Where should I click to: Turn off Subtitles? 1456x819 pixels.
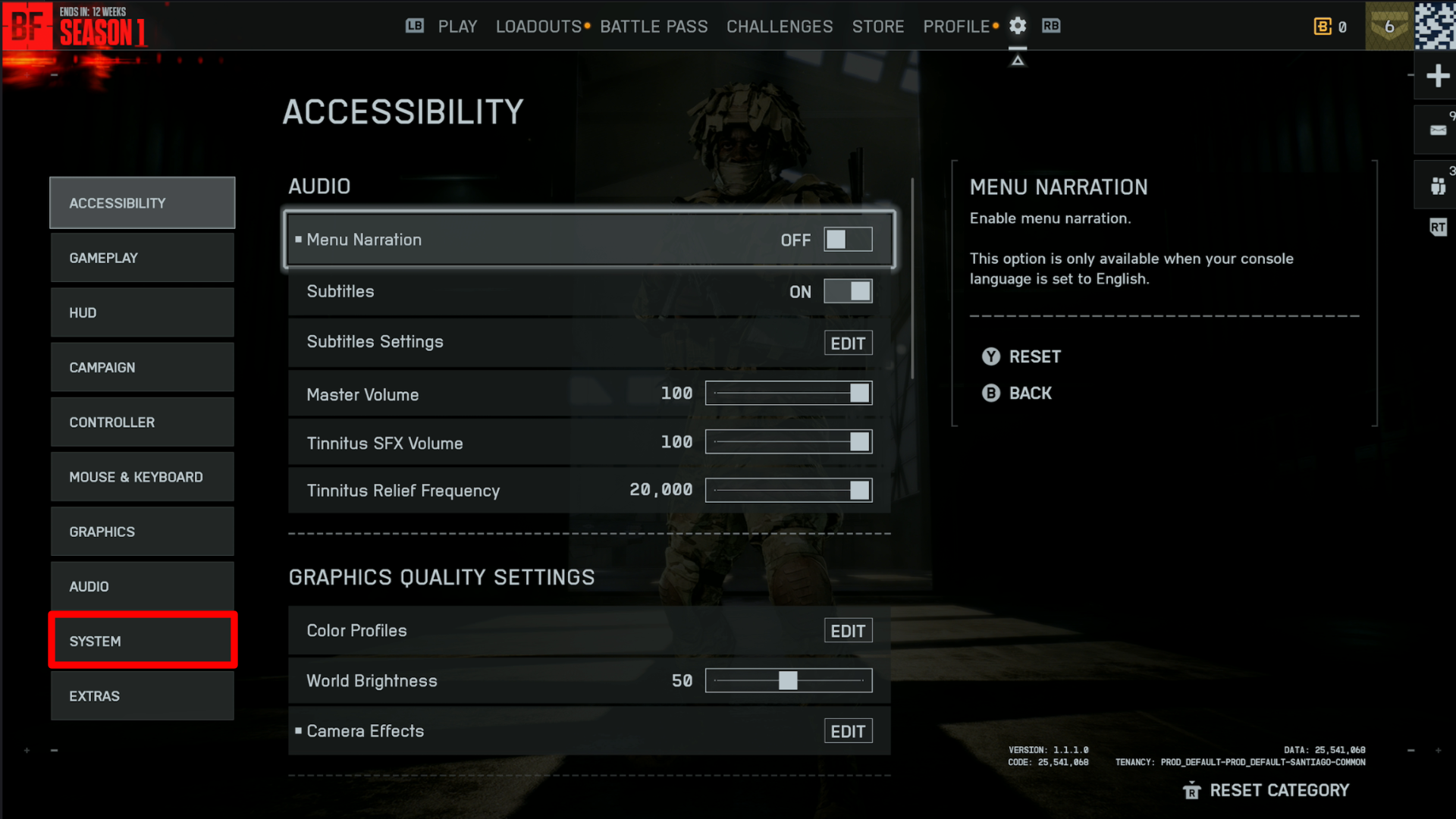click(848, 290)
